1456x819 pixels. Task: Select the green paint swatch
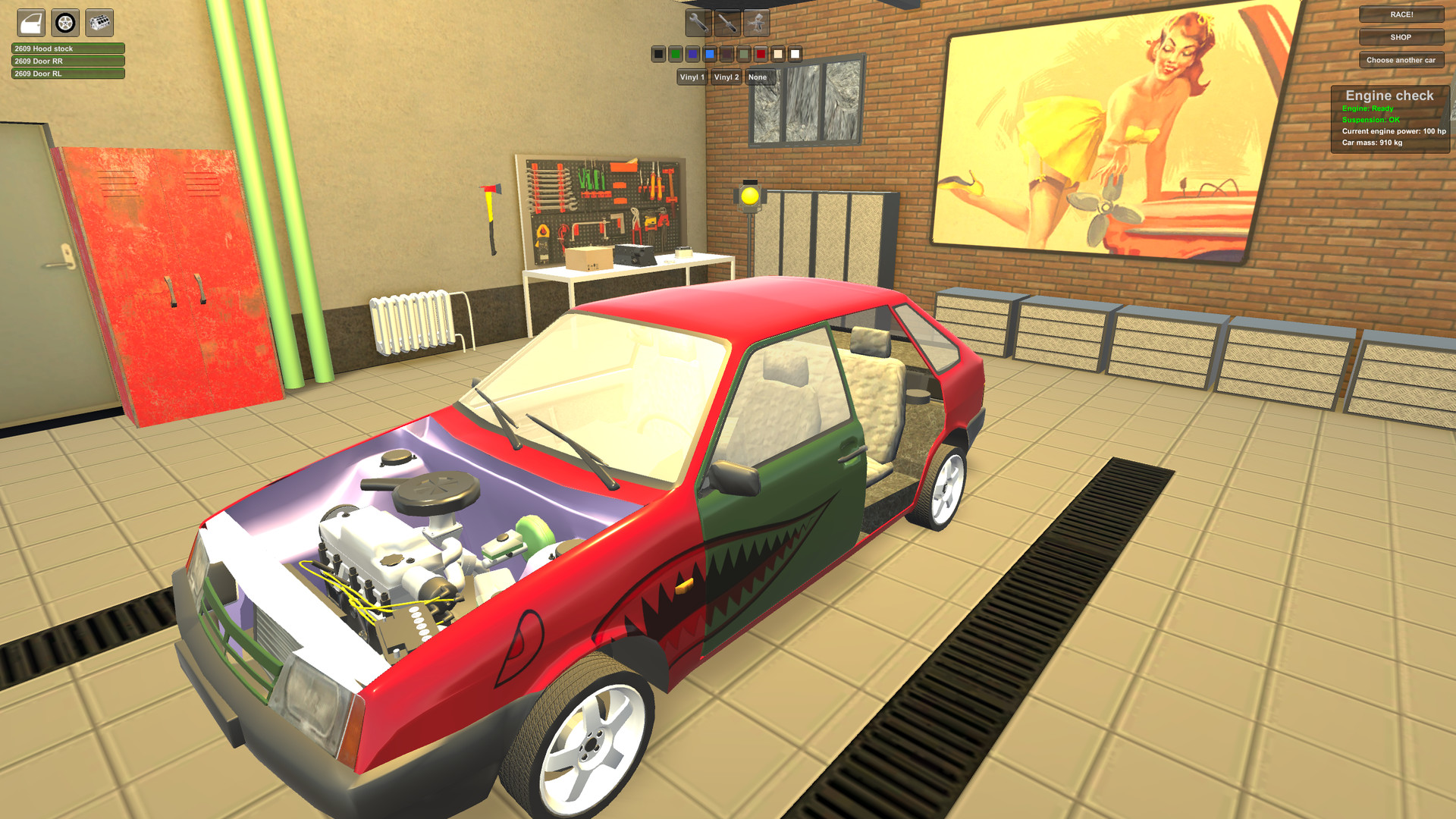pos(675,54)
